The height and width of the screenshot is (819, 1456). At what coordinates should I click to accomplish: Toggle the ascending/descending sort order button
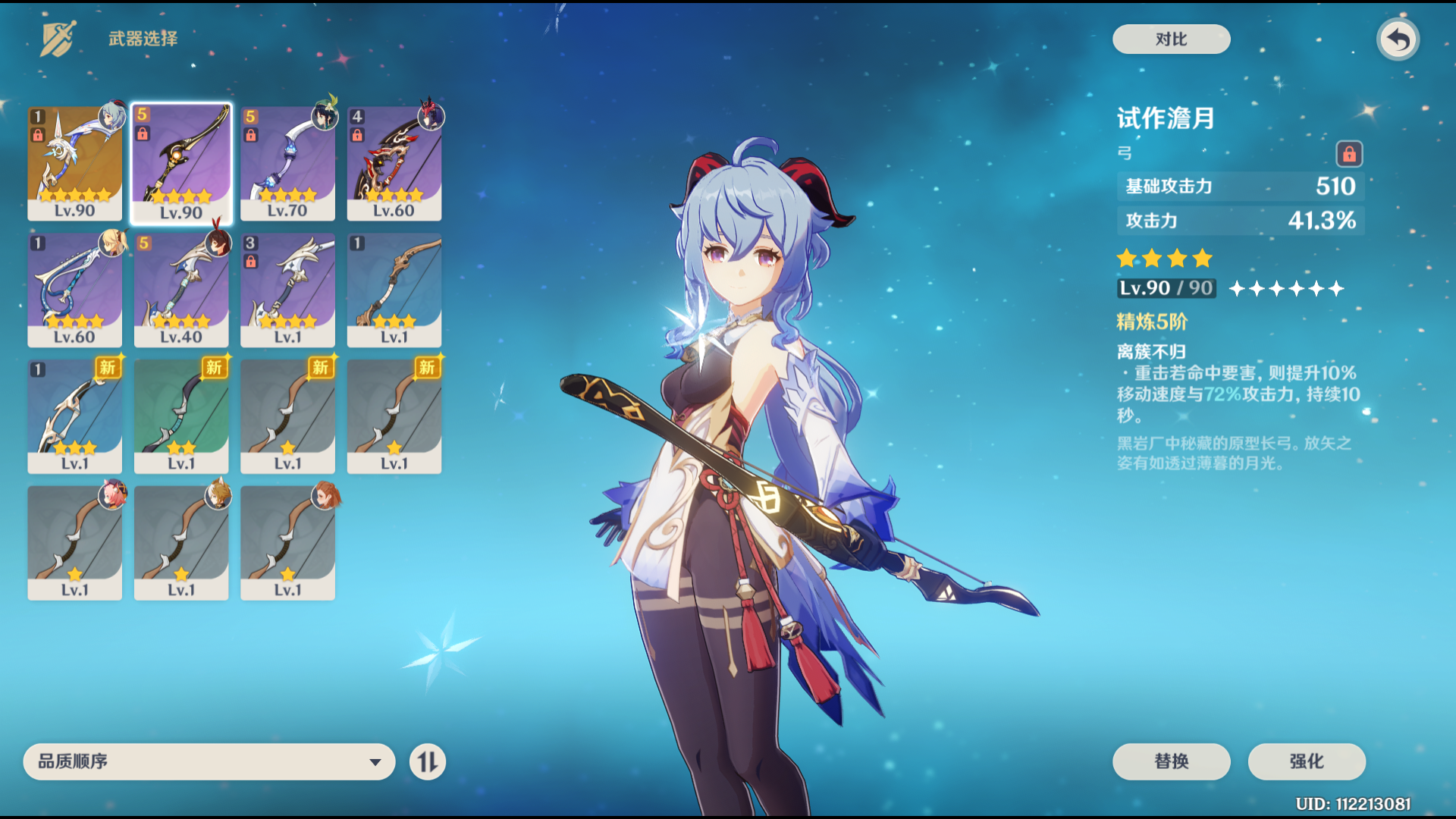point(428,761)
